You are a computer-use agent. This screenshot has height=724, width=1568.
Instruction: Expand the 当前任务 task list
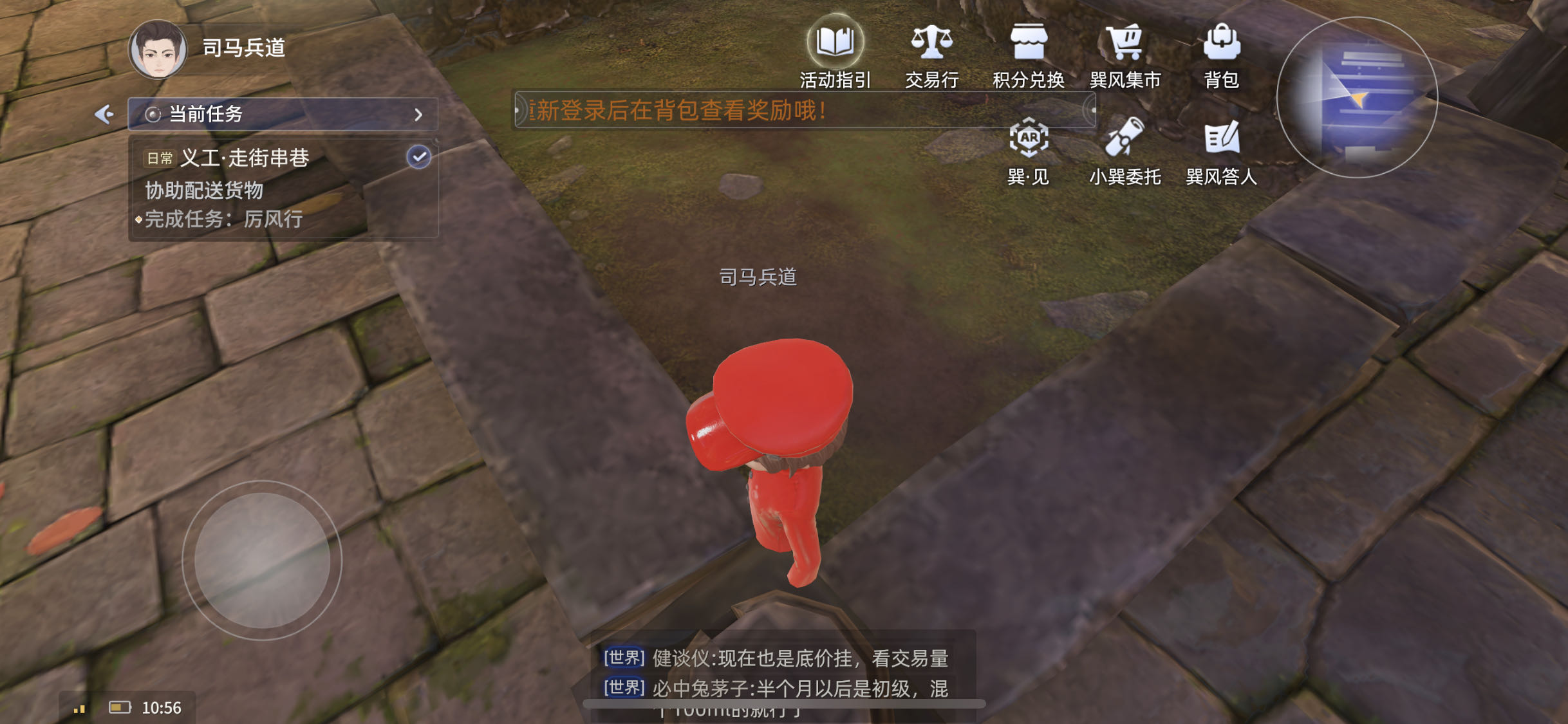[x=419, y=113]
